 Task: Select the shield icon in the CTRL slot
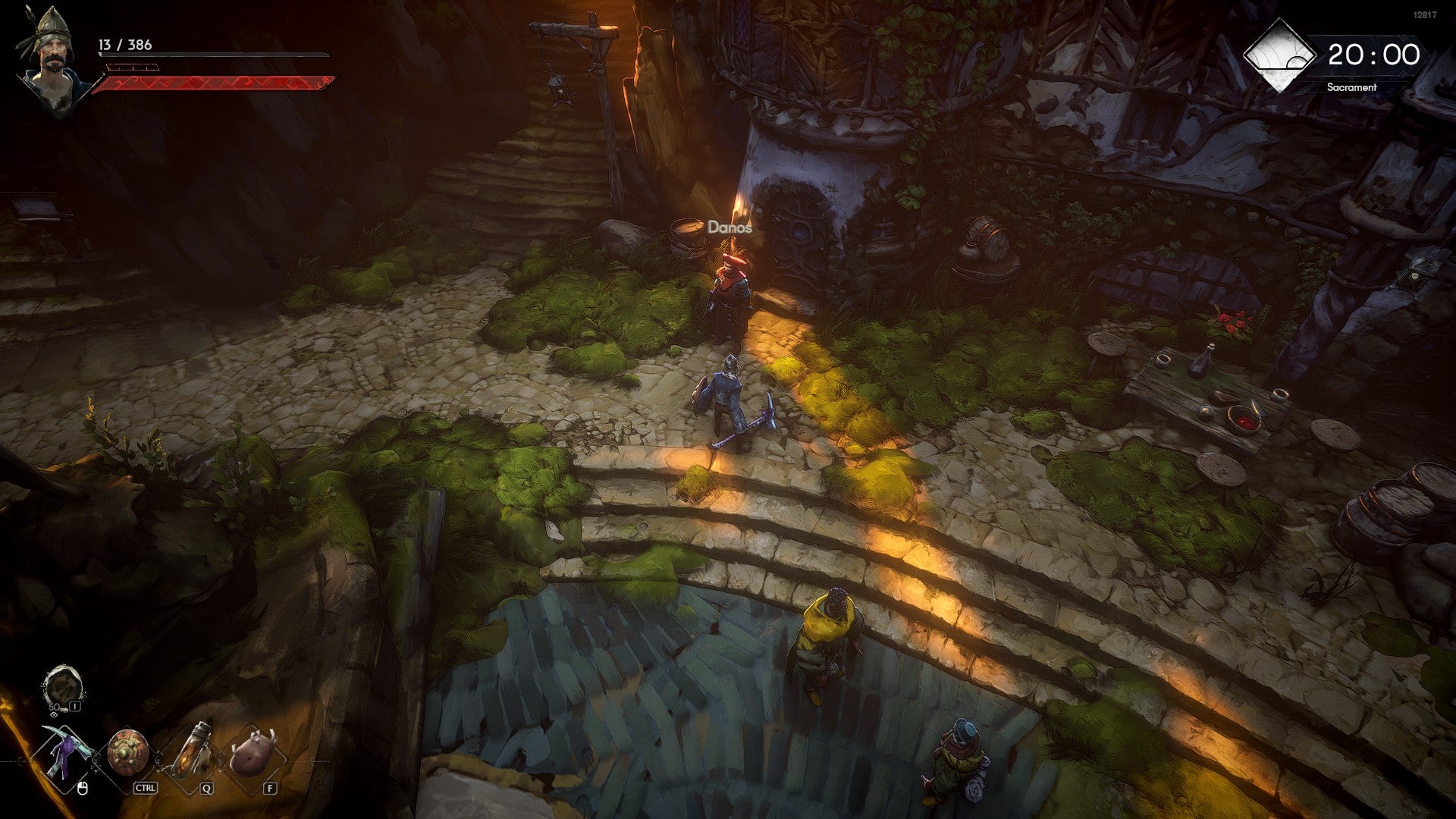pos(127,752)
